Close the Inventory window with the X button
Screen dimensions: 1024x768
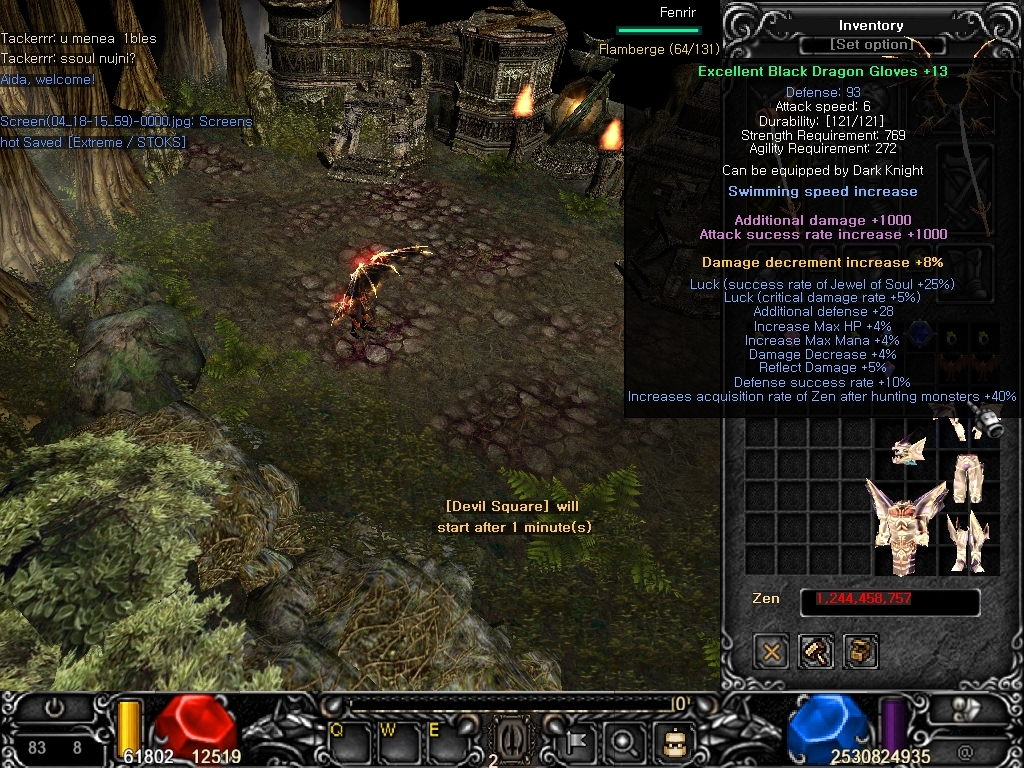[772, 652]
